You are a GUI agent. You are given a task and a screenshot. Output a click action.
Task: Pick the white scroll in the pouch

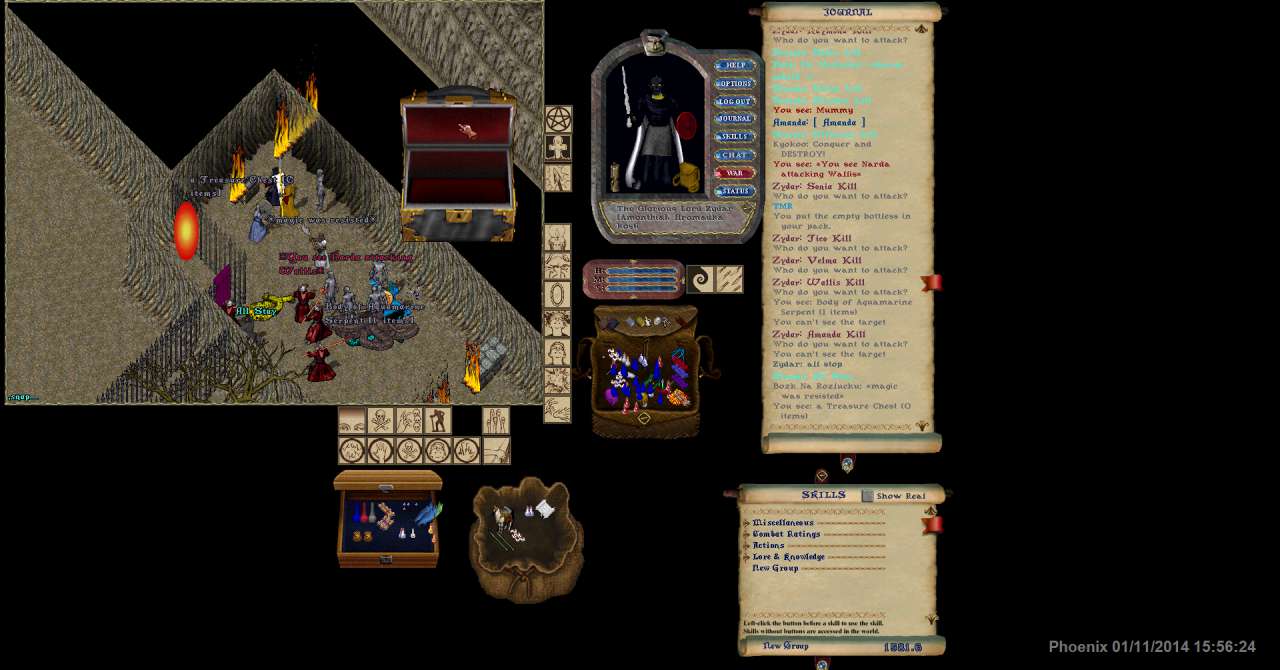[x=544, y=509]
